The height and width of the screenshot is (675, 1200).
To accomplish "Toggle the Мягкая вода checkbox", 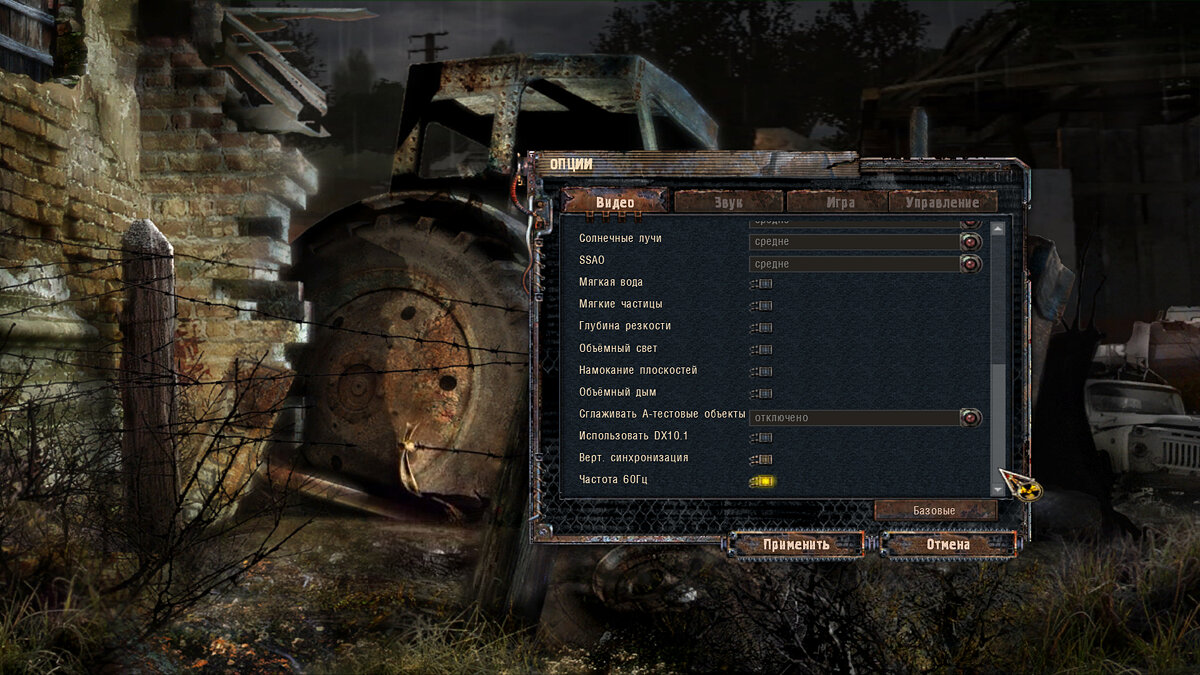I will tap(763, 283).
